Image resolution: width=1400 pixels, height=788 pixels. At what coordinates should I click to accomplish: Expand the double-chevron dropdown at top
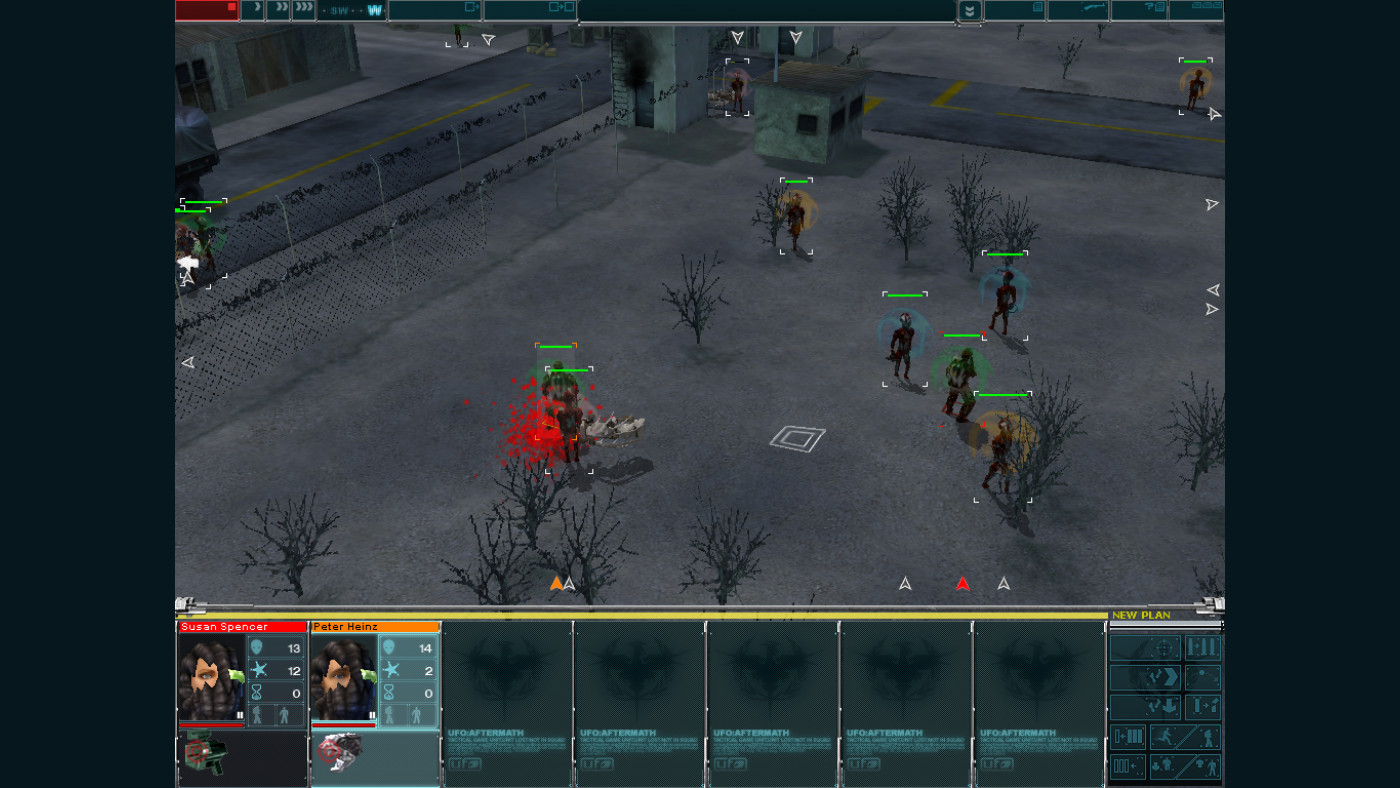point(968,11)
